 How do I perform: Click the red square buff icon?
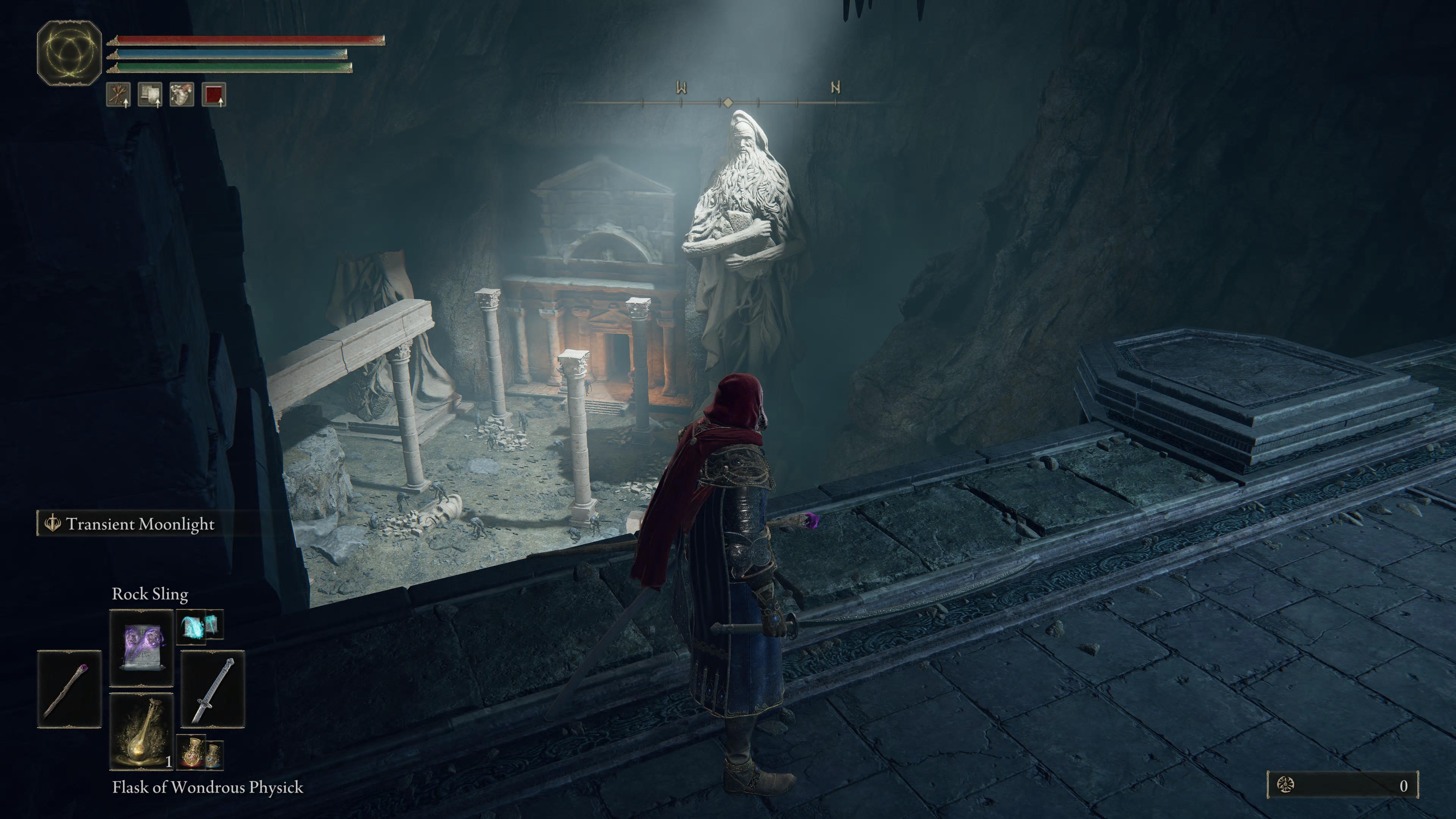coord(213,94)
